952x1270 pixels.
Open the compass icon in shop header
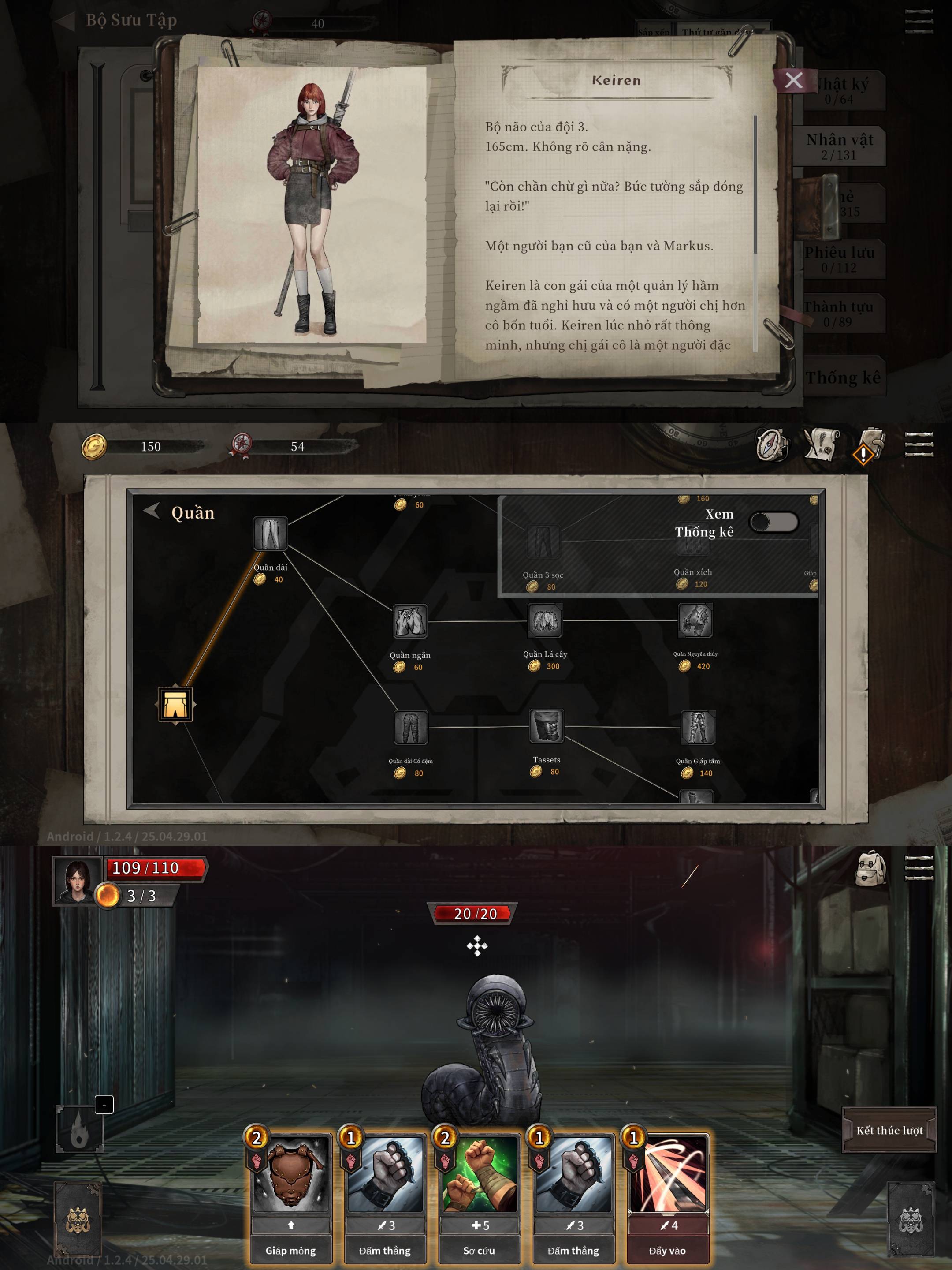pyautogui.click(x=772, y=445)
